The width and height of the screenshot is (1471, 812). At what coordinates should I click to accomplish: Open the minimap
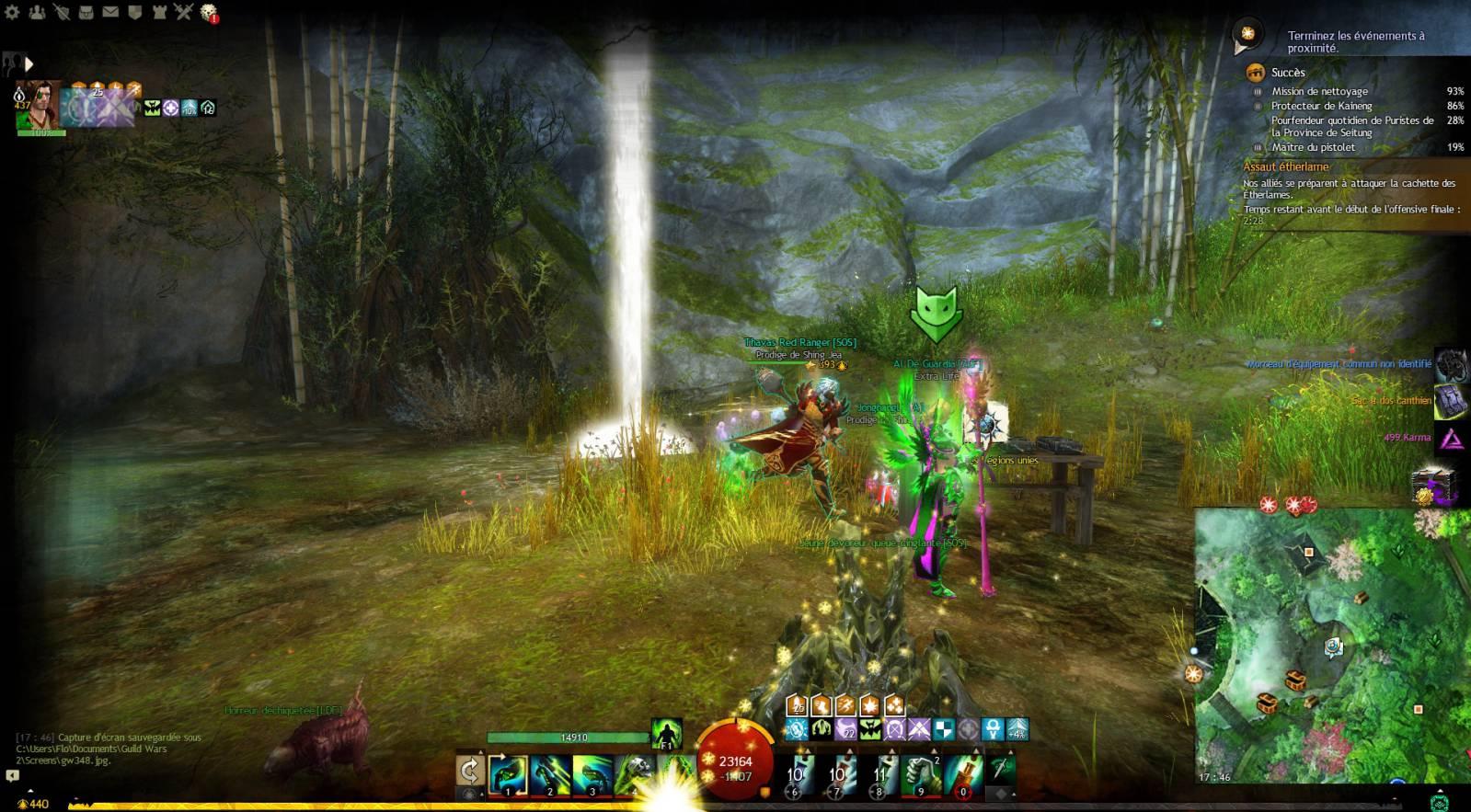tap(1329, 644)
